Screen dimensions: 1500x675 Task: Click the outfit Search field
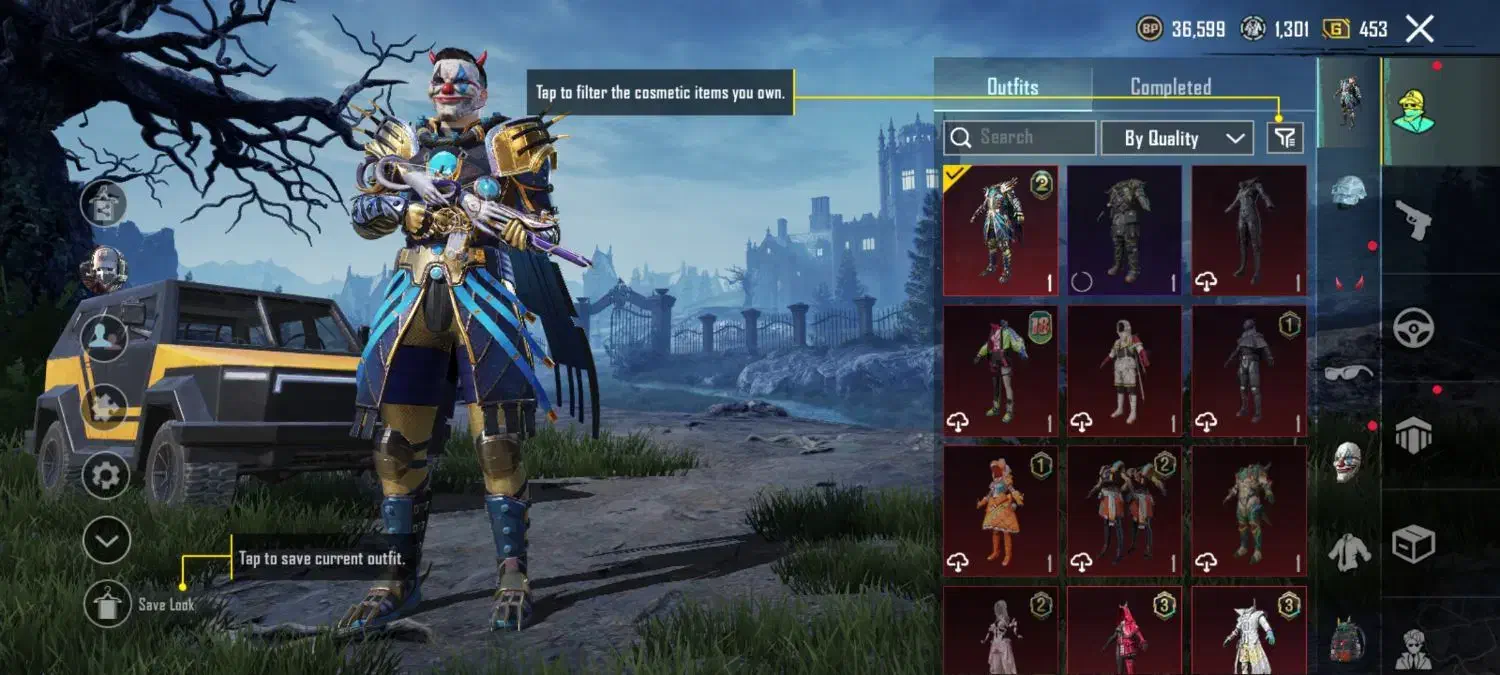(1020, 137)
